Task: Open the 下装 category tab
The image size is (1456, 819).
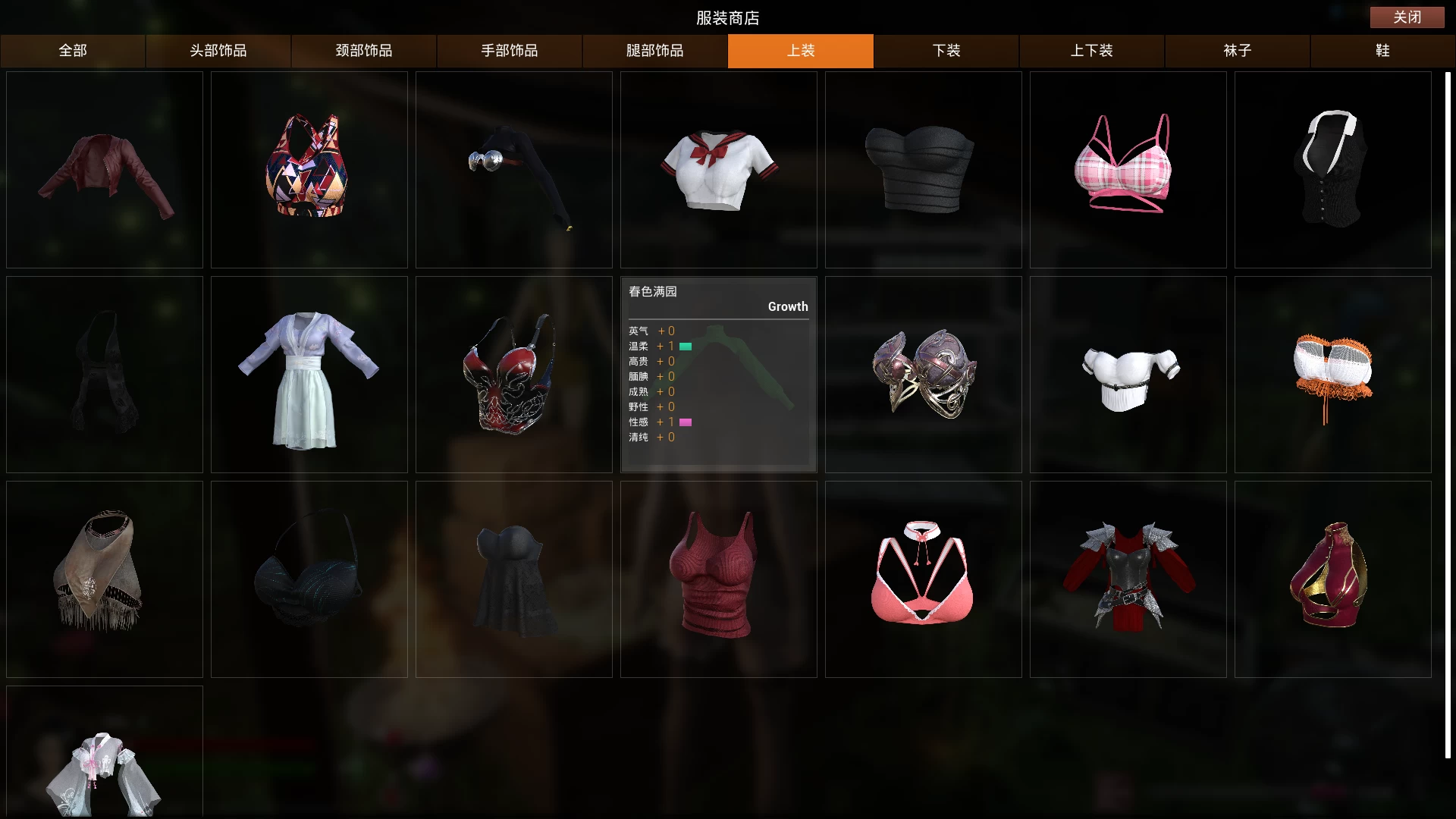Action: (x=946, y=51)
